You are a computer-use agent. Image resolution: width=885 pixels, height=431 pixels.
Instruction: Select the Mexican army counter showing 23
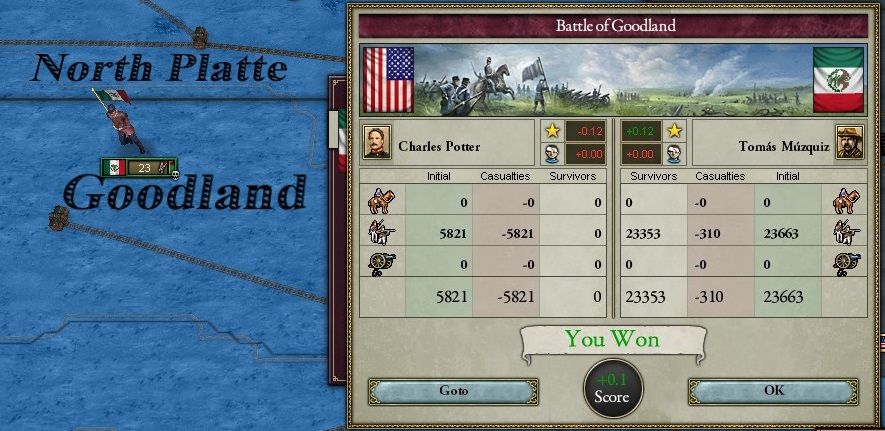point(139,168)
